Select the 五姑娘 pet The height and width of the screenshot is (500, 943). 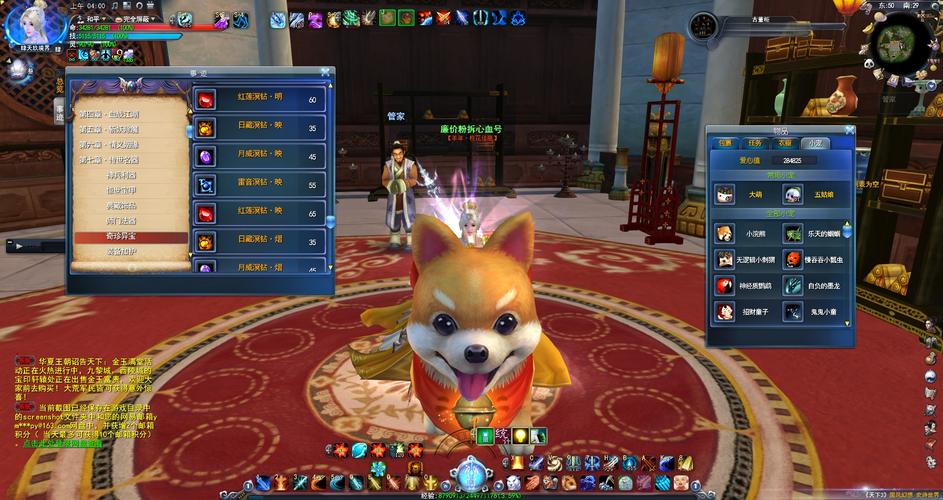[793, 195]
